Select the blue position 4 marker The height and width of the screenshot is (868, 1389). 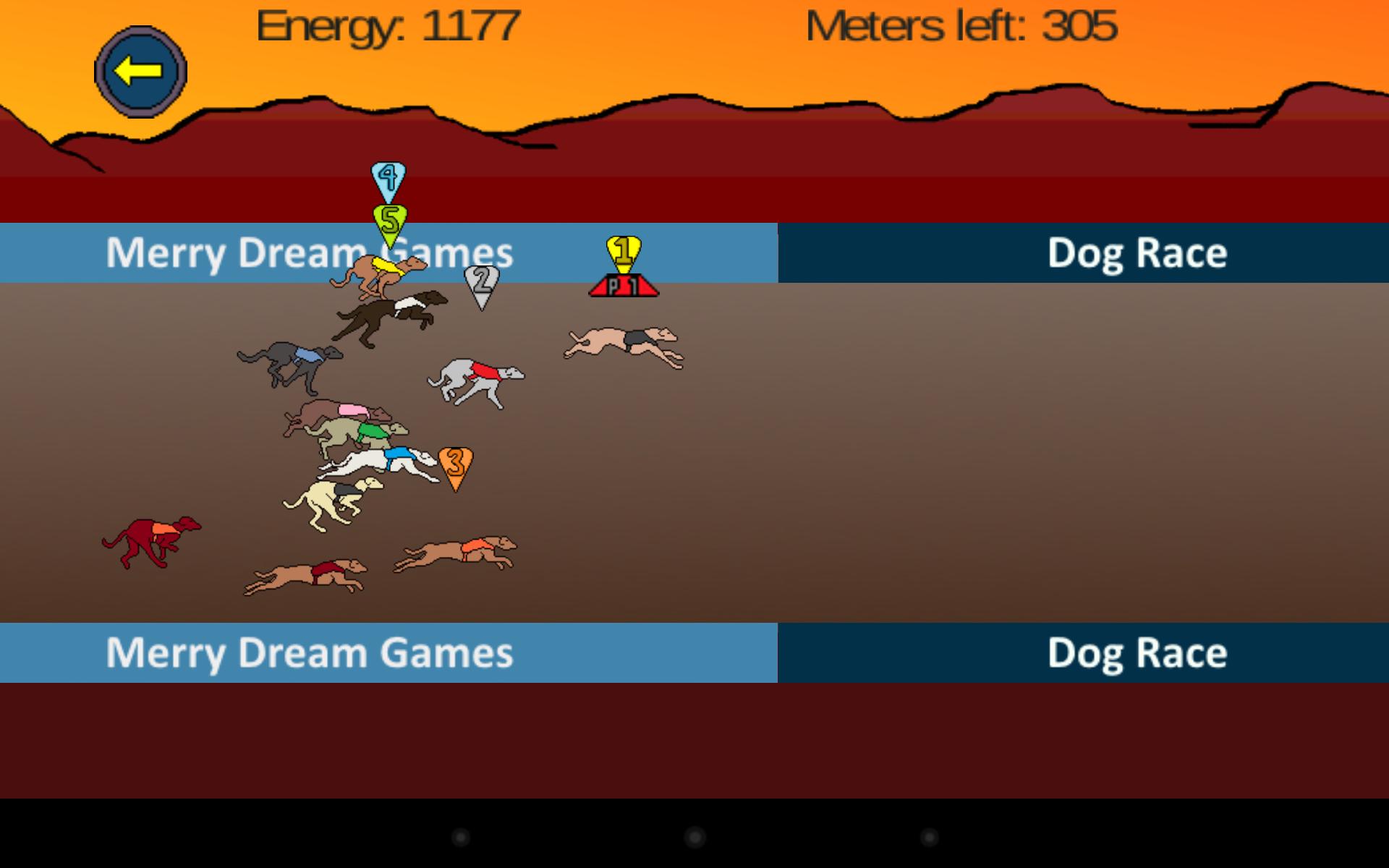tap(388, 176)
